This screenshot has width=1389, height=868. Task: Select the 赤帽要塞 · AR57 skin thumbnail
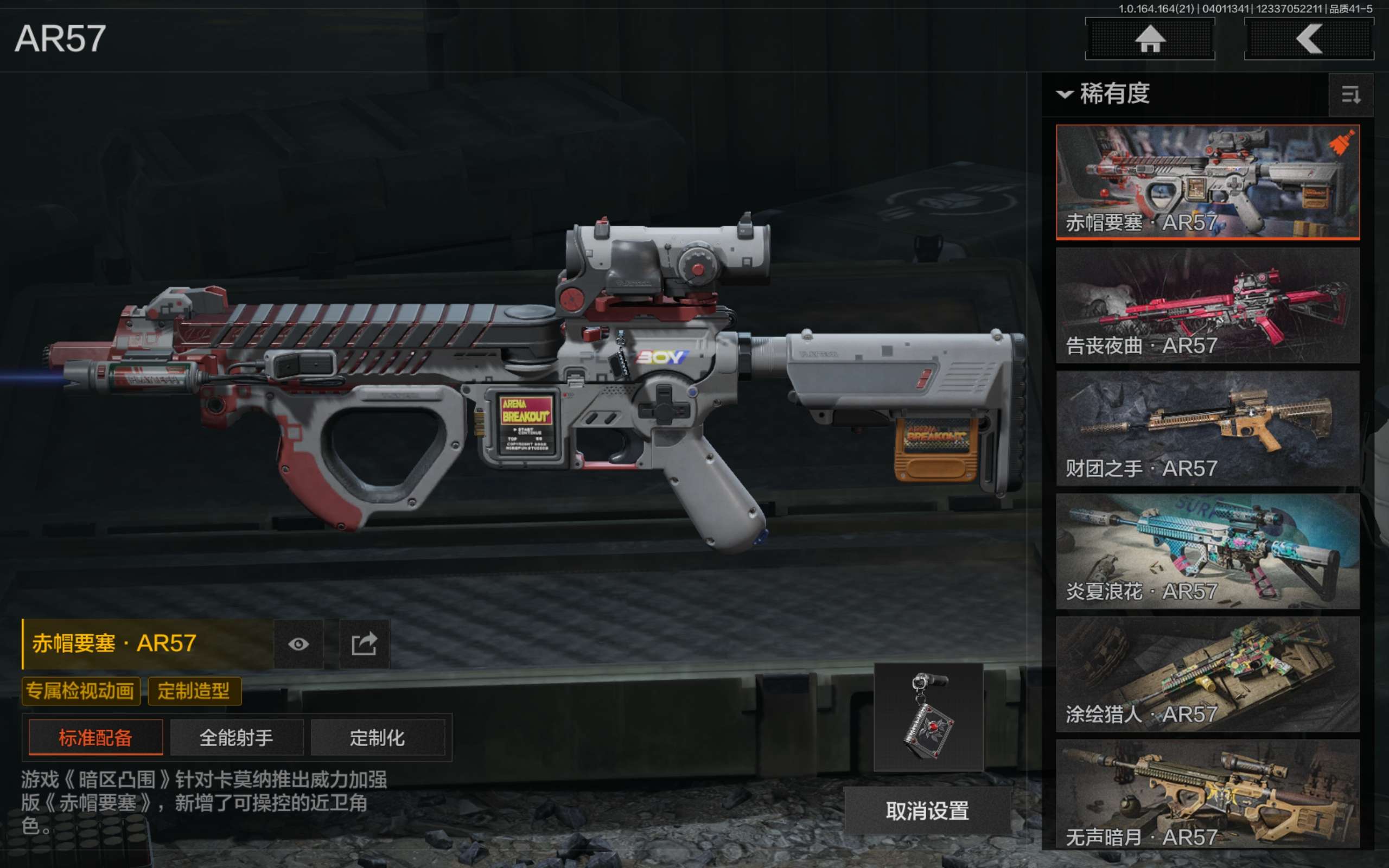tap(1207, 181)
